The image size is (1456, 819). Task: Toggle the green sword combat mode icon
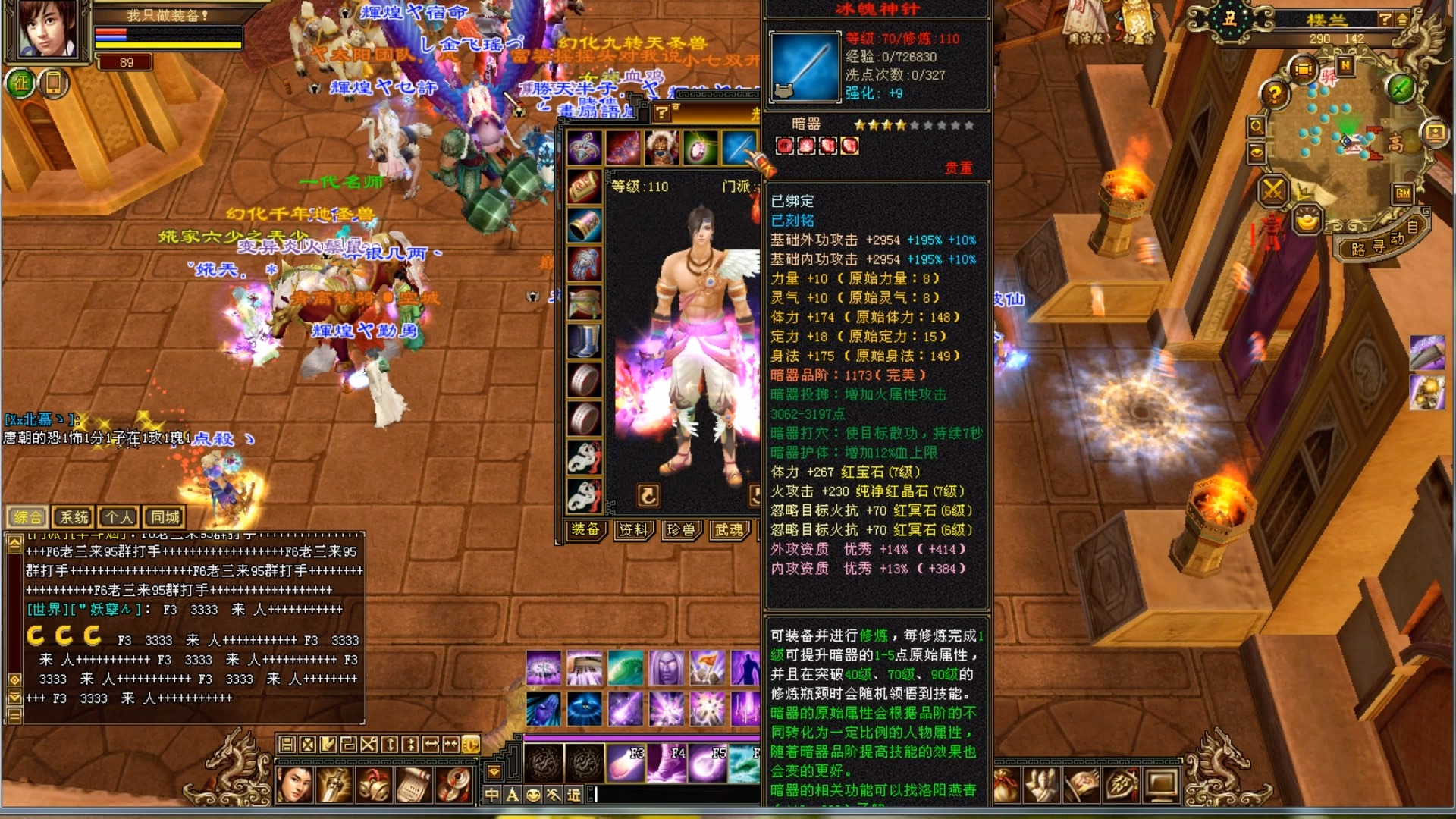(1400, 89)
